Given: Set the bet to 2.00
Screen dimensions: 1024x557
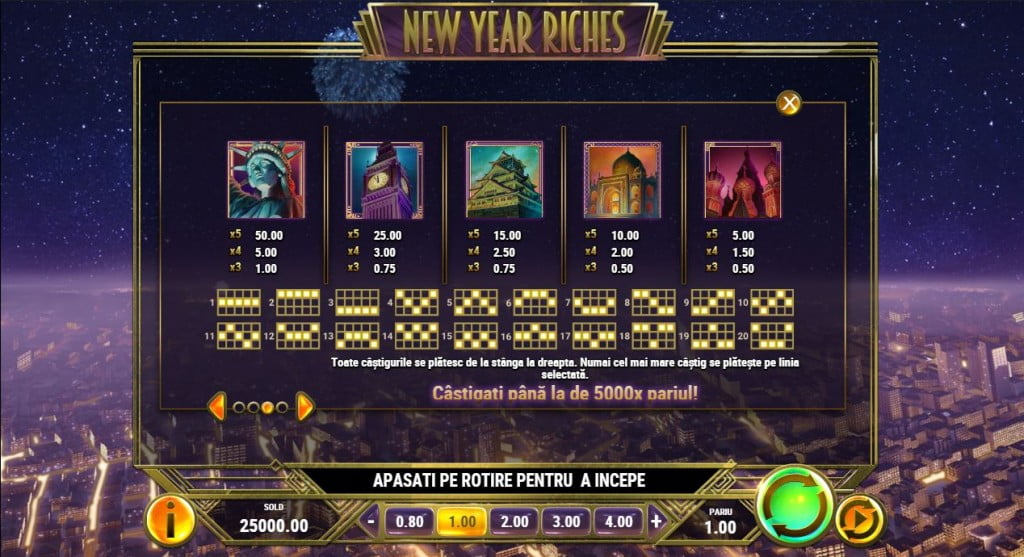Looking at the screenshot, I should click(x=514, y=521).
